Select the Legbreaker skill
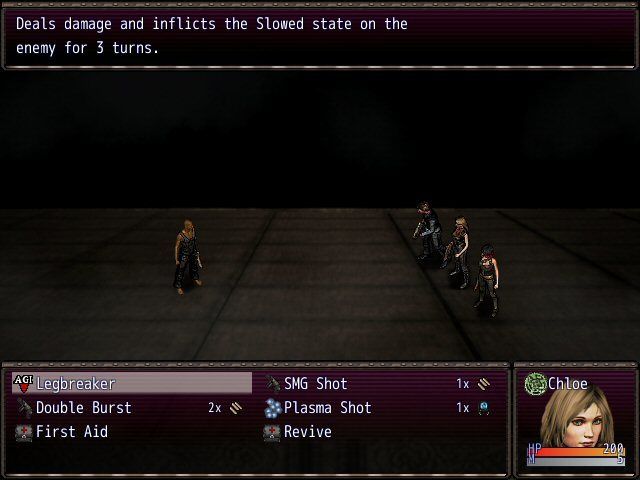640x480 pixels. coord(76,384)
